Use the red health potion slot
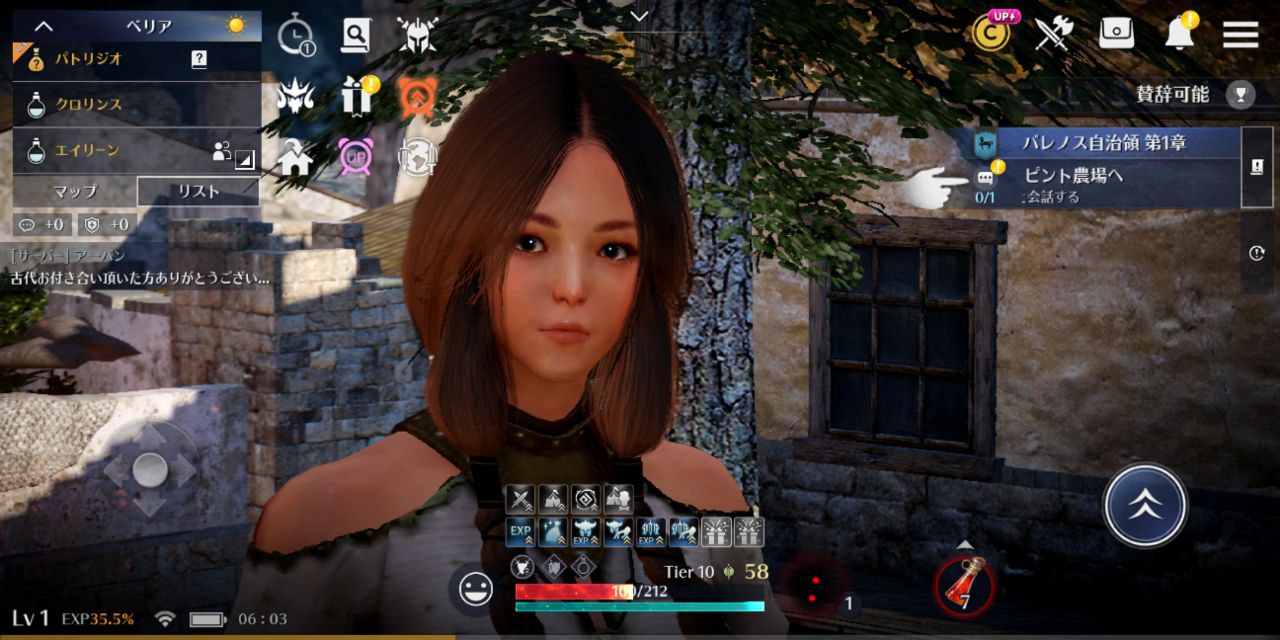The width and height of the screenshot is (1280, 640). click(964, 587)
